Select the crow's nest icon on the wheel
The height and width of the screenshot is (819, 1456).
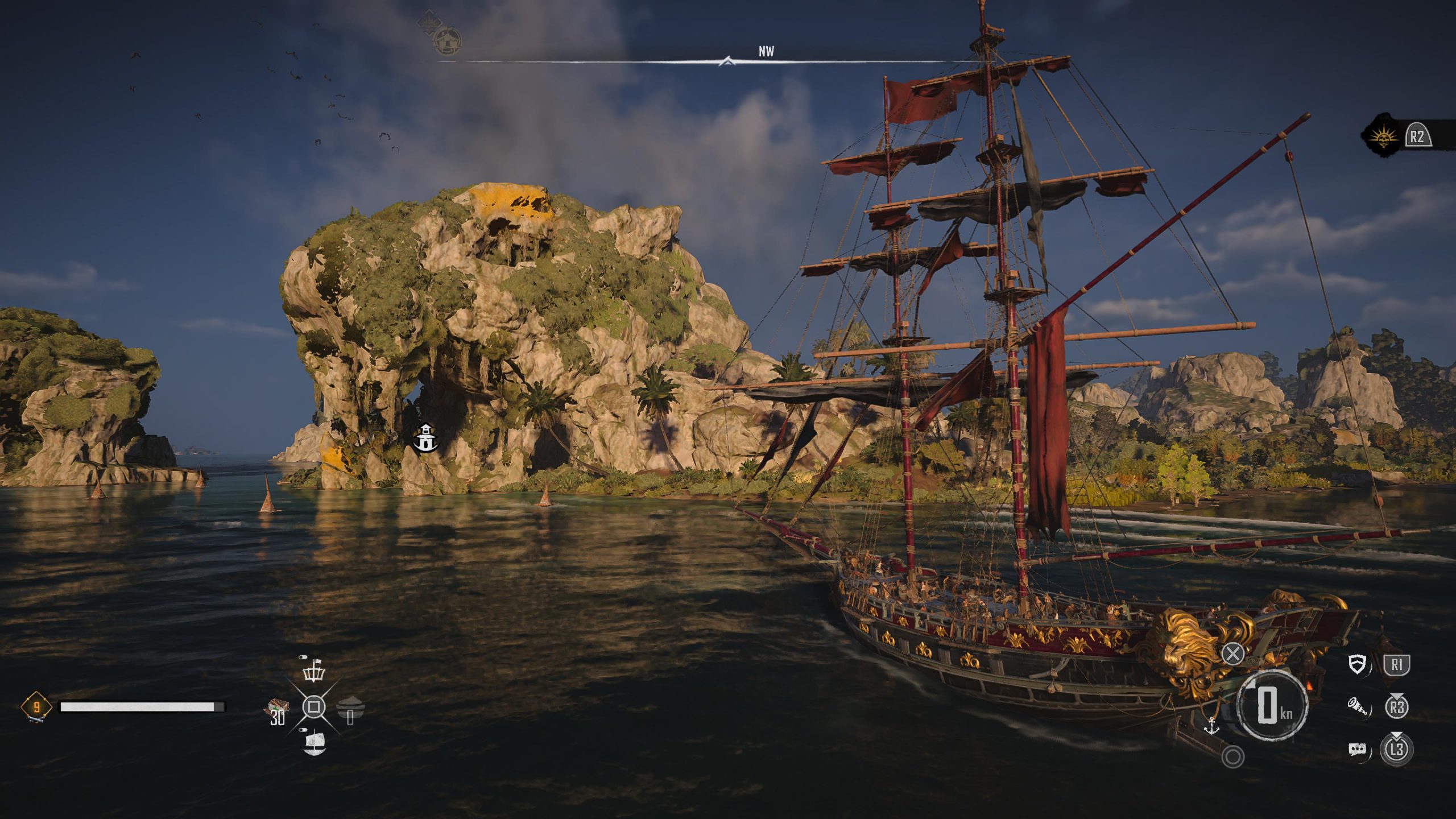[313, 671]
